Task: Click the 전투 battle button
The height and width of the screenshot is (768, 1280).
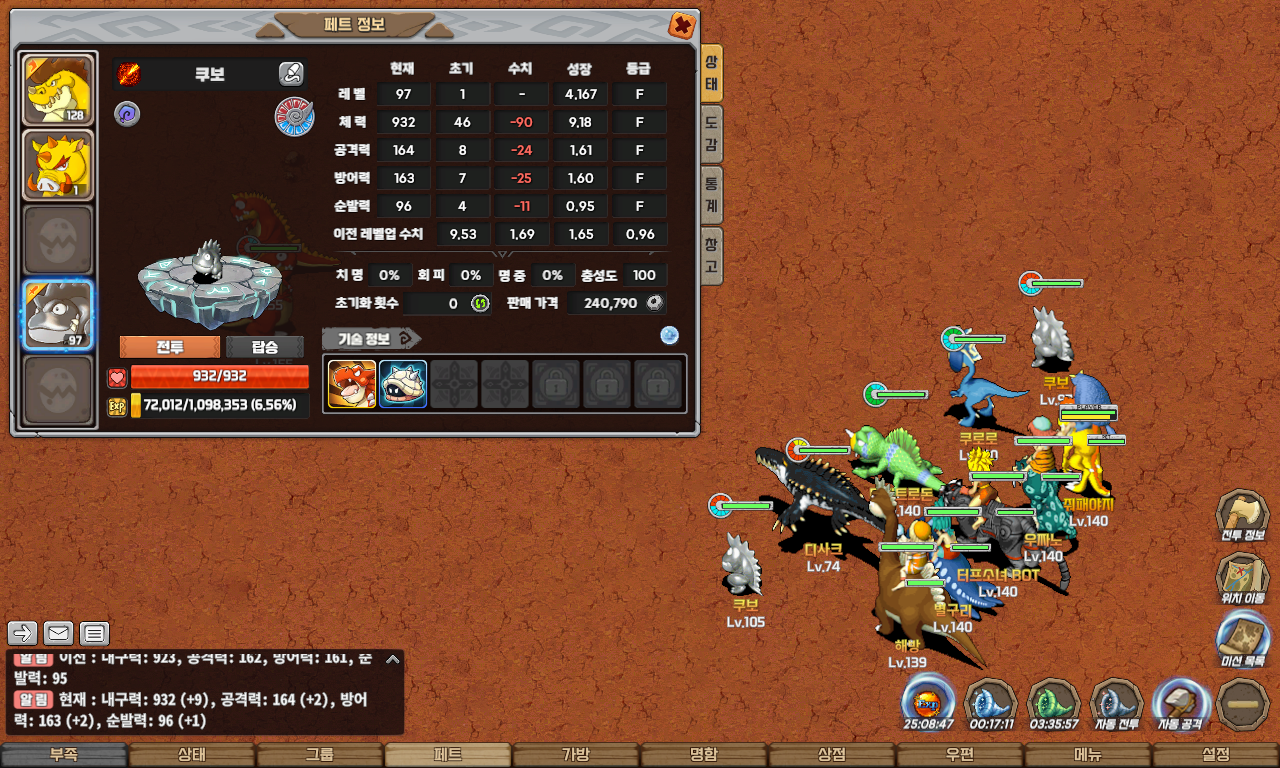Action: (169, 347)
